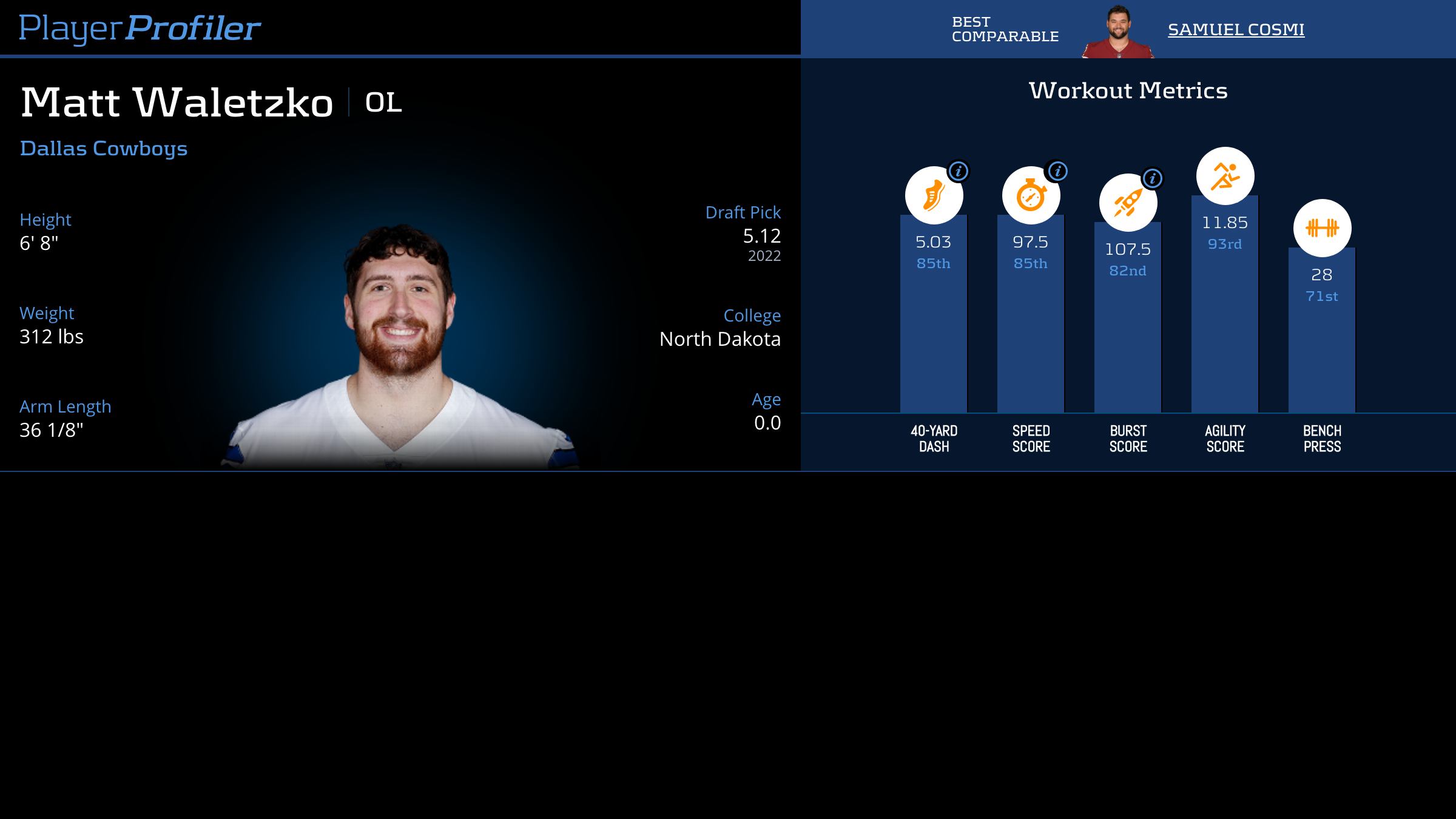This screenshot has height=819, width=1456.
Task: Select the stopwatch Speed Score icon
Action: click(x=1031, y=195)
